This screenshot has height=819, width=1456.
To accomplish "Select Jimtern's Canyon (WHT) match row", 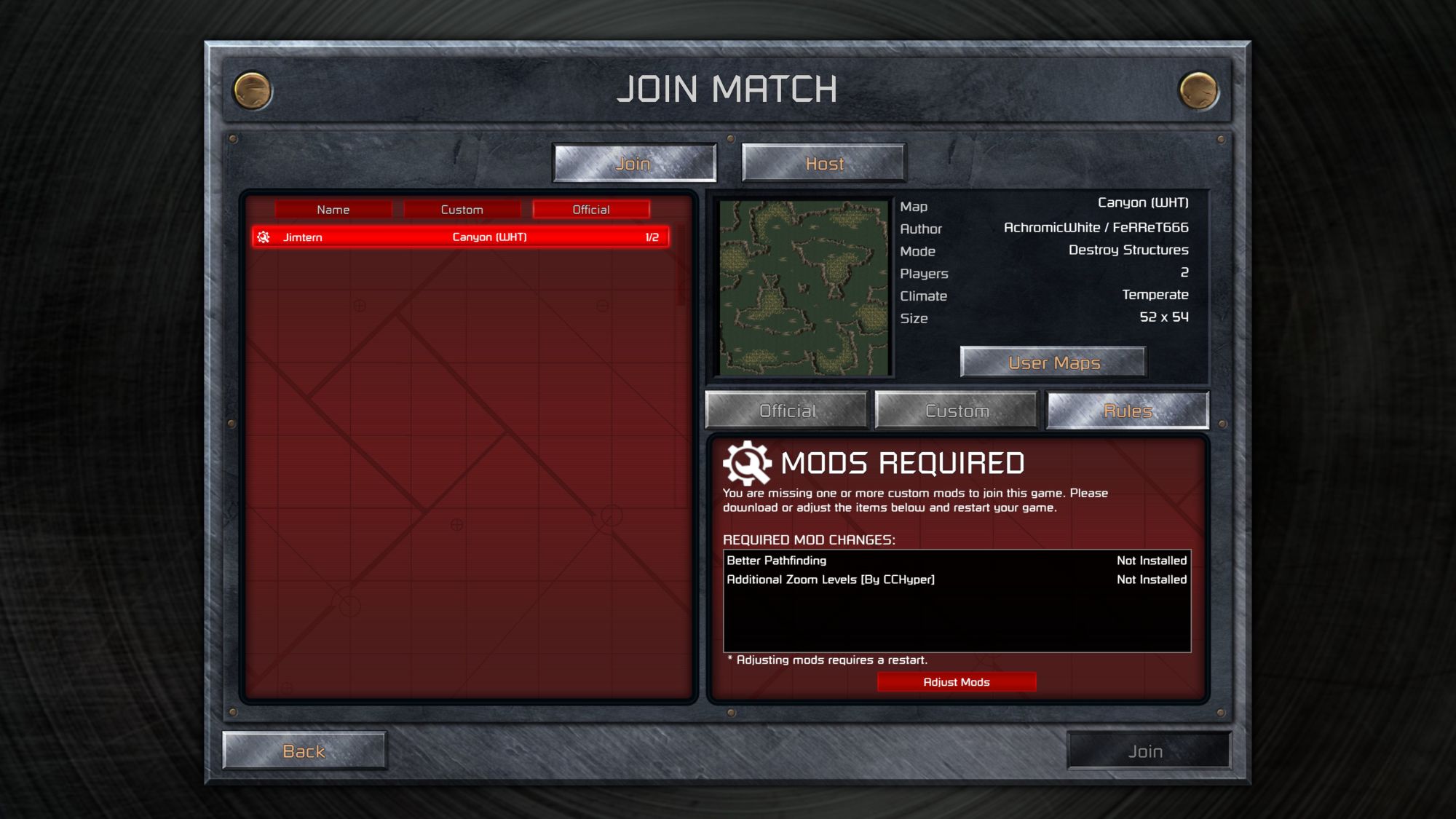I will tap(461, 237).
